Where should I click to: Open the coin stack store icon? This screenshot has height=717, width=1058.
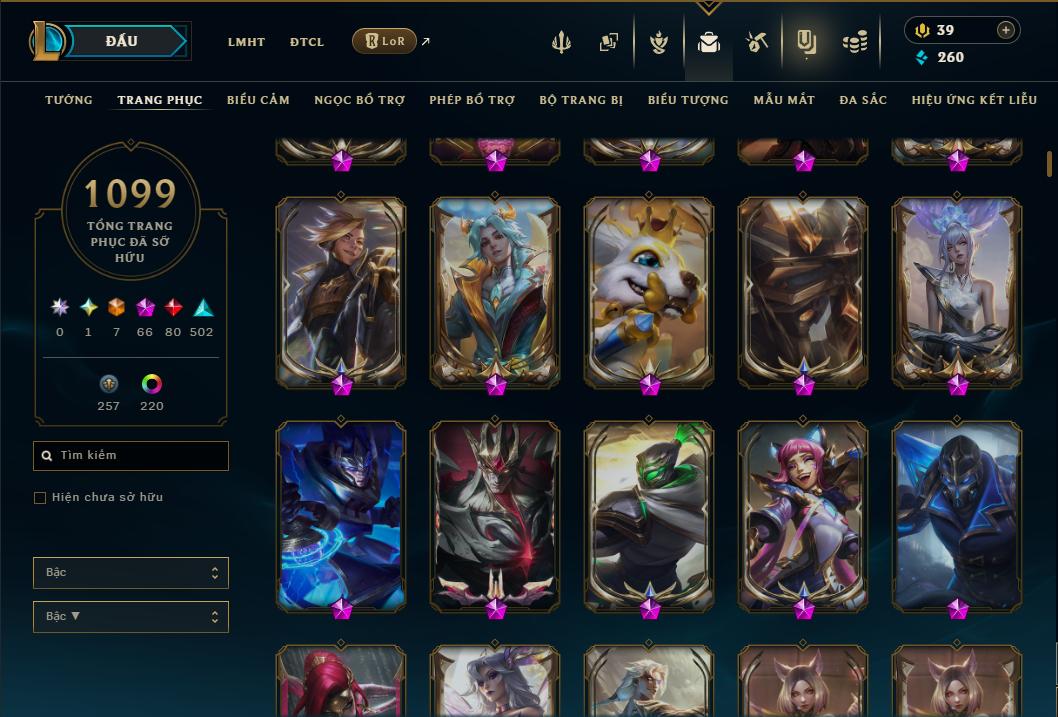click(x=854, y=42)
